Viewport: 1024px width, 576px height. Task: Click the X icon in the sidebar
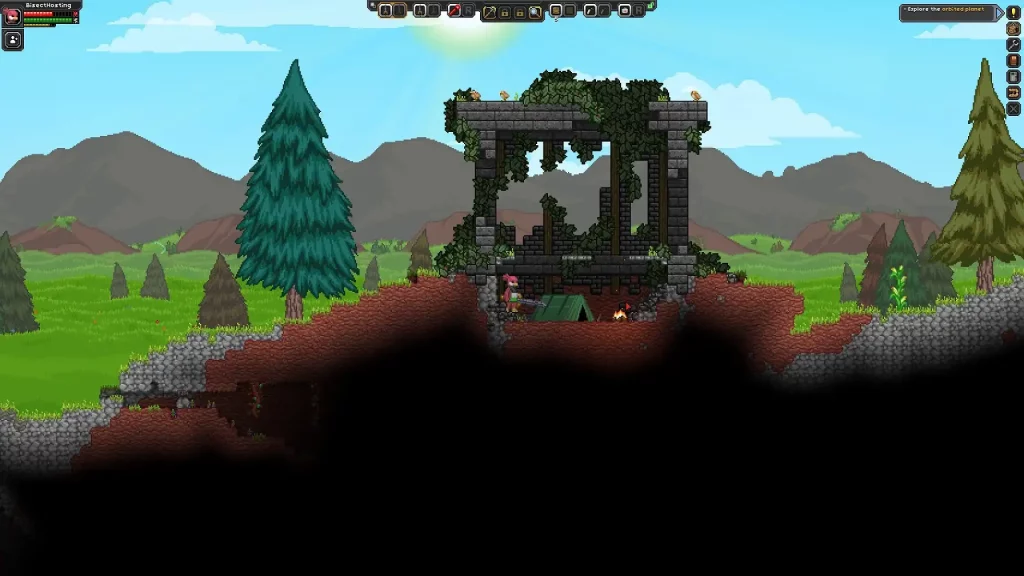point(1013,108)
